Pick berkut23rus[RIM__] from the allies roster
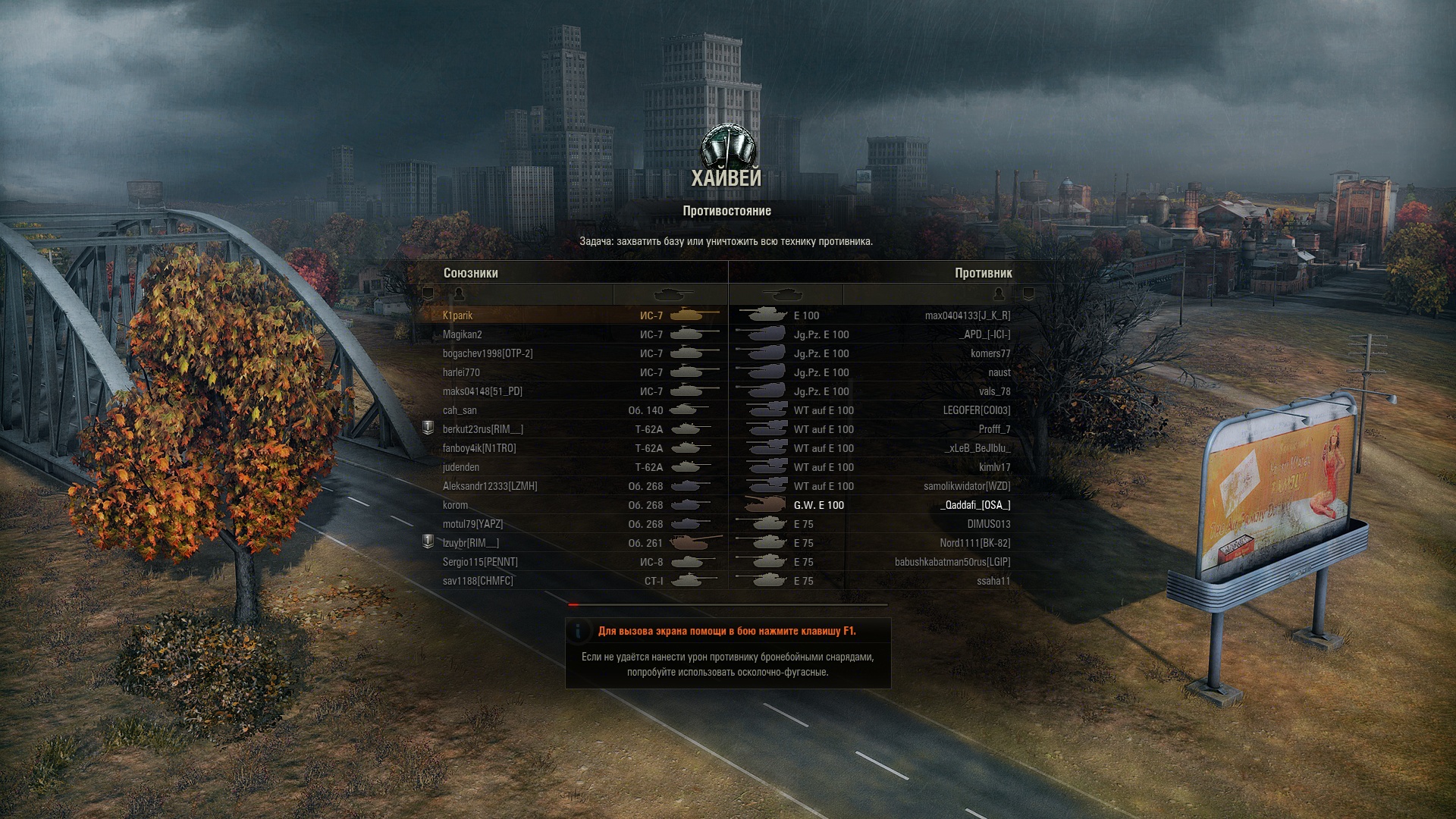This screenshot has width=1456, height=819. (483, 429)
